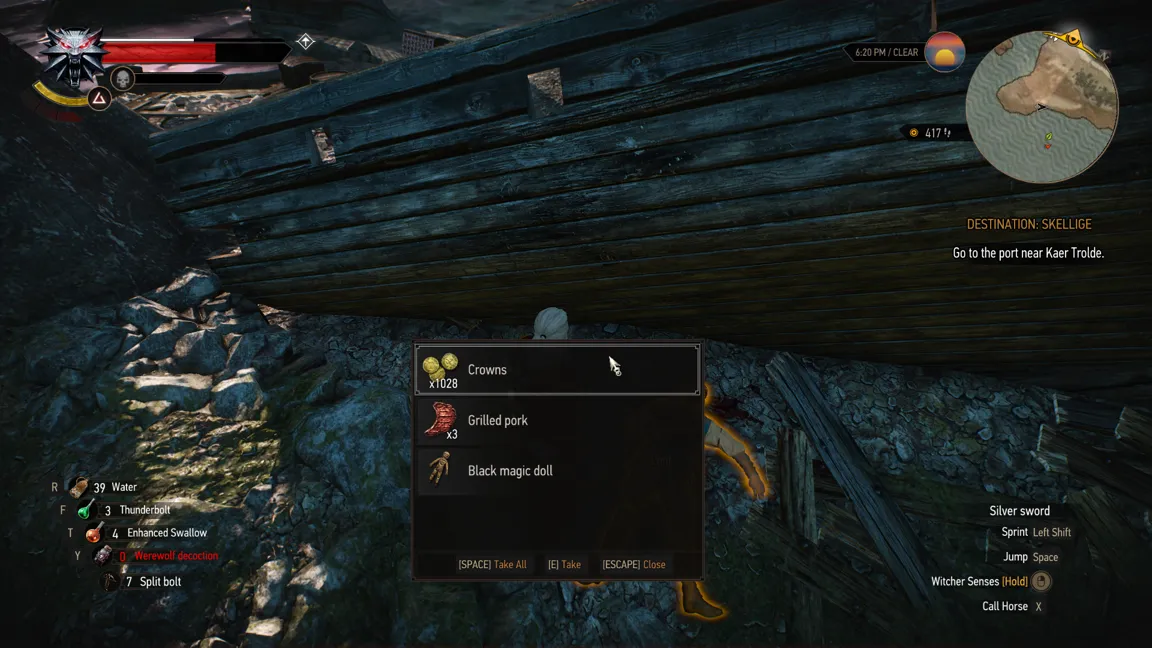Open the circular minimap

point(1041,107)
